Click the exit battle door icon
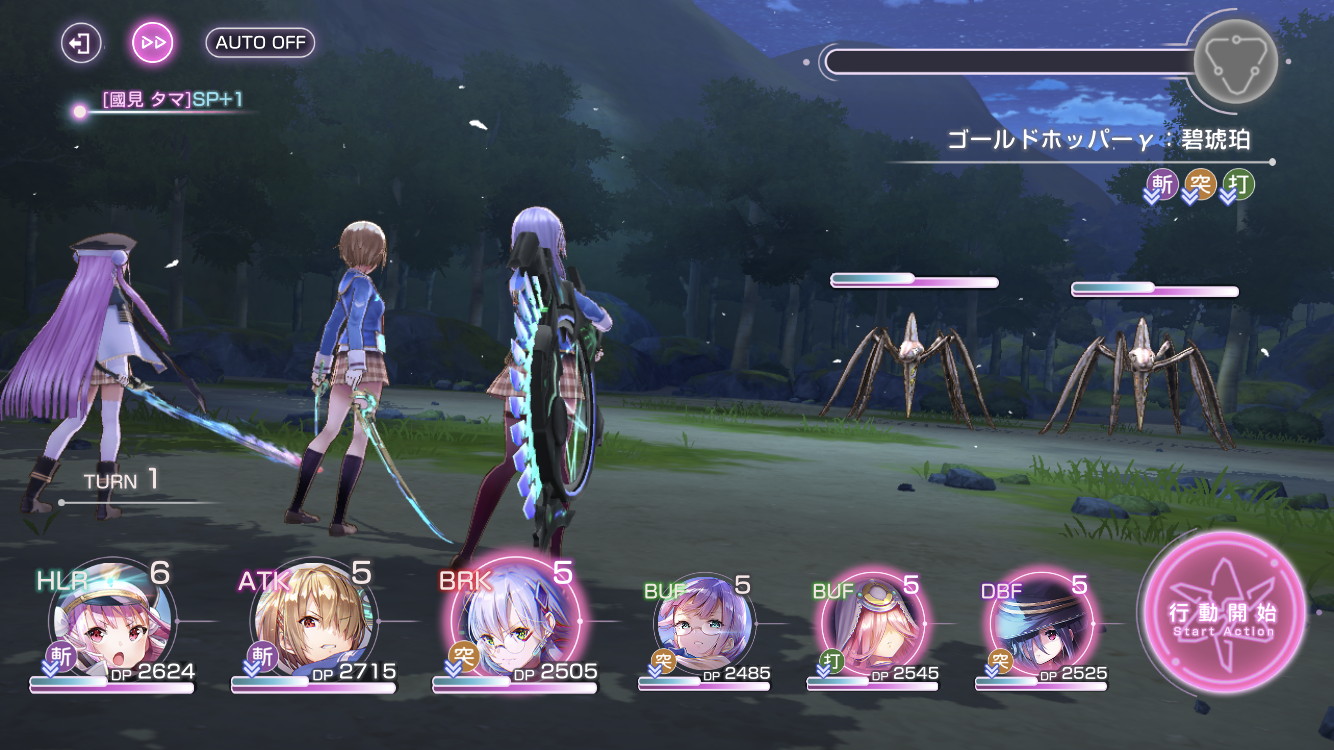 click(81, 43)
